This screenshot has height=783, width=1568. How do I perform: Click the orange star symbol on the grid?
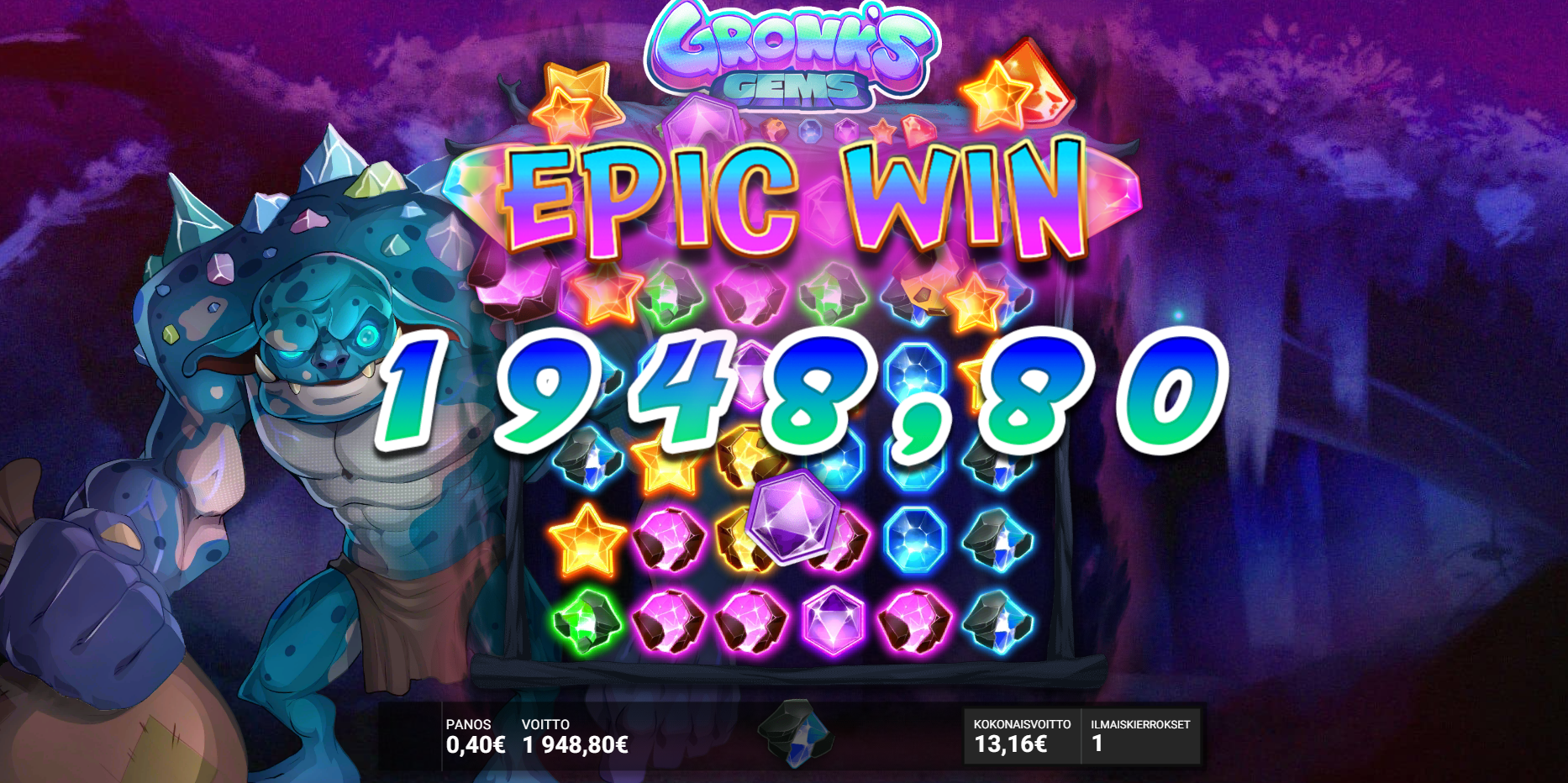(x=587, y=542)
